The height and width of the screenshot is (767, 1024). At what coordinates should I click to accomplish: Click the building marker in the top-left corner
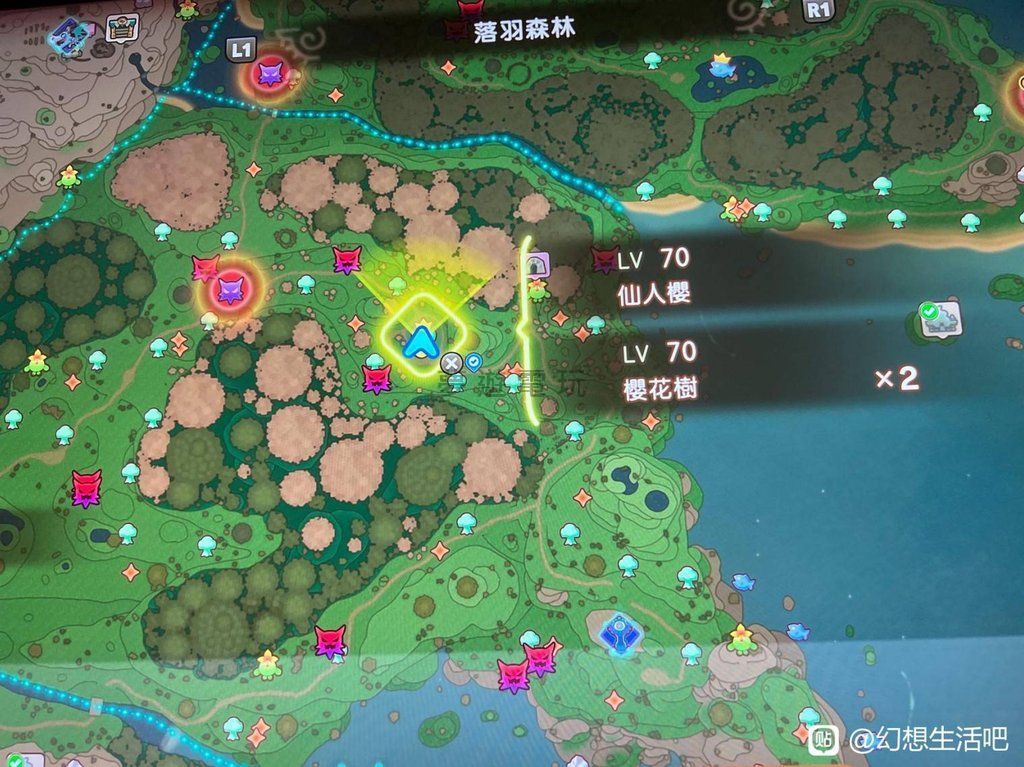coord(122,30)
